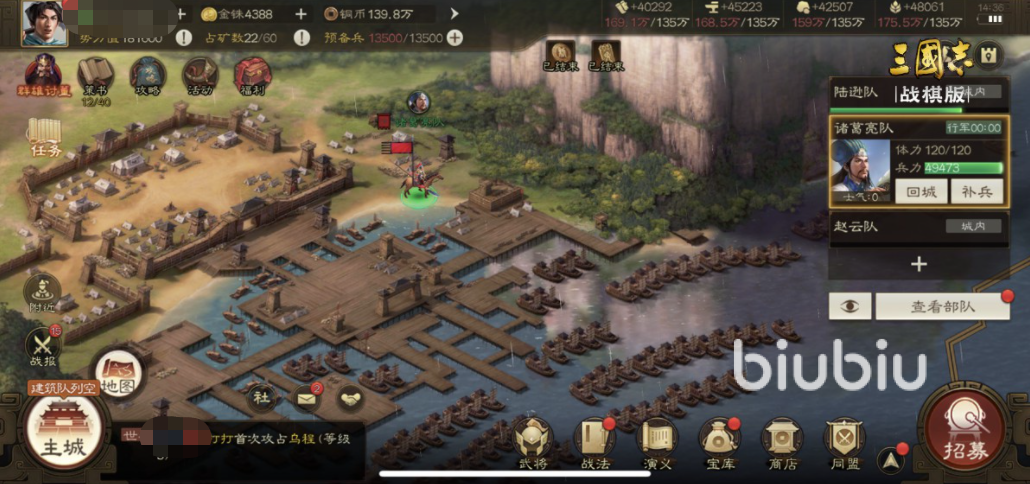The image size is (1030, 484).
Task: Open the 同盟 alliance menu
Action: click(x=844, y=442)
